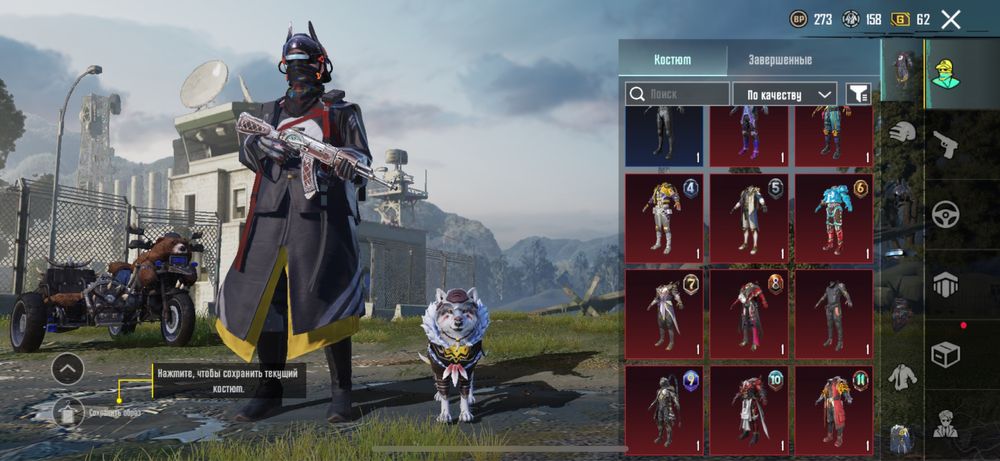
Task: Choose the white costume numbered 5
Action: [749, 215]
